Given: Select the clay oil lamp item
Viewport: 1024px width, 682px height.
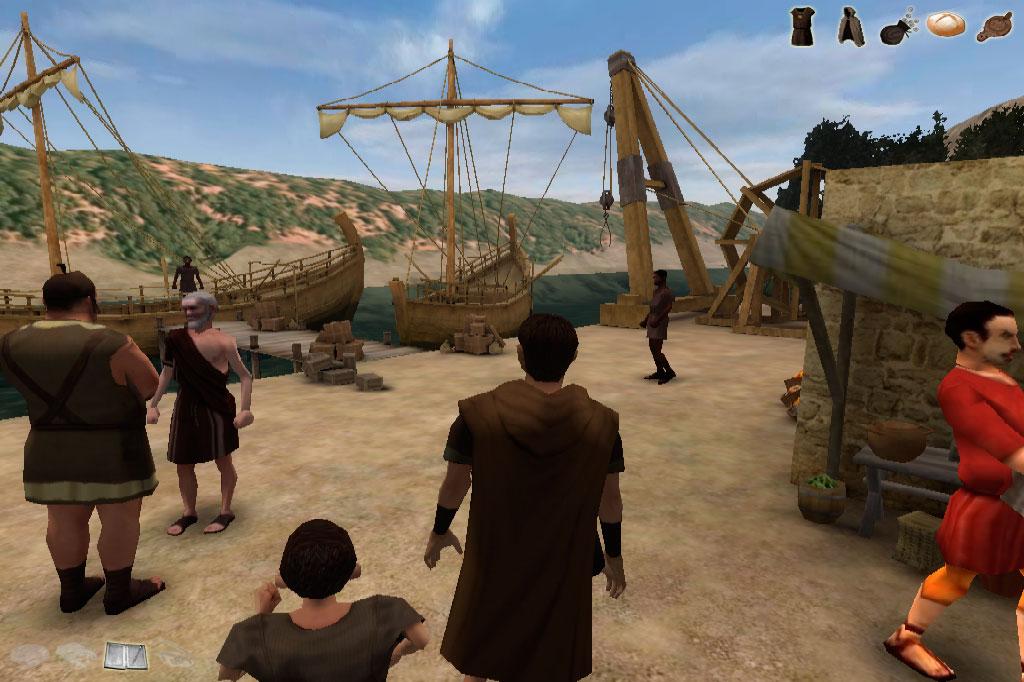Looking at the screenshot, I should (994, 27).
